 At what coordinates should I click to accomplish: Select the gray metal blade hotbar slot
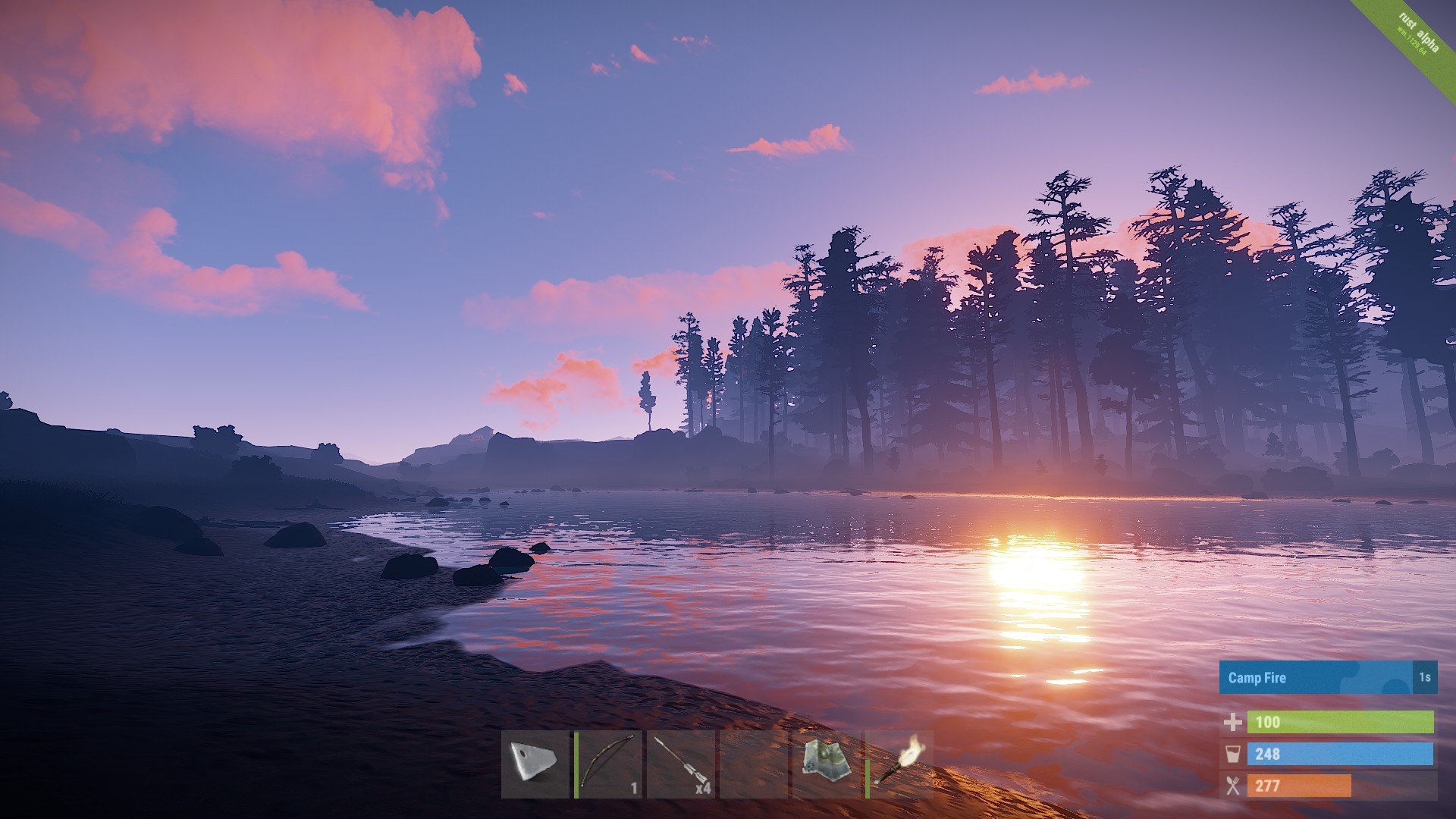point(535,764)
